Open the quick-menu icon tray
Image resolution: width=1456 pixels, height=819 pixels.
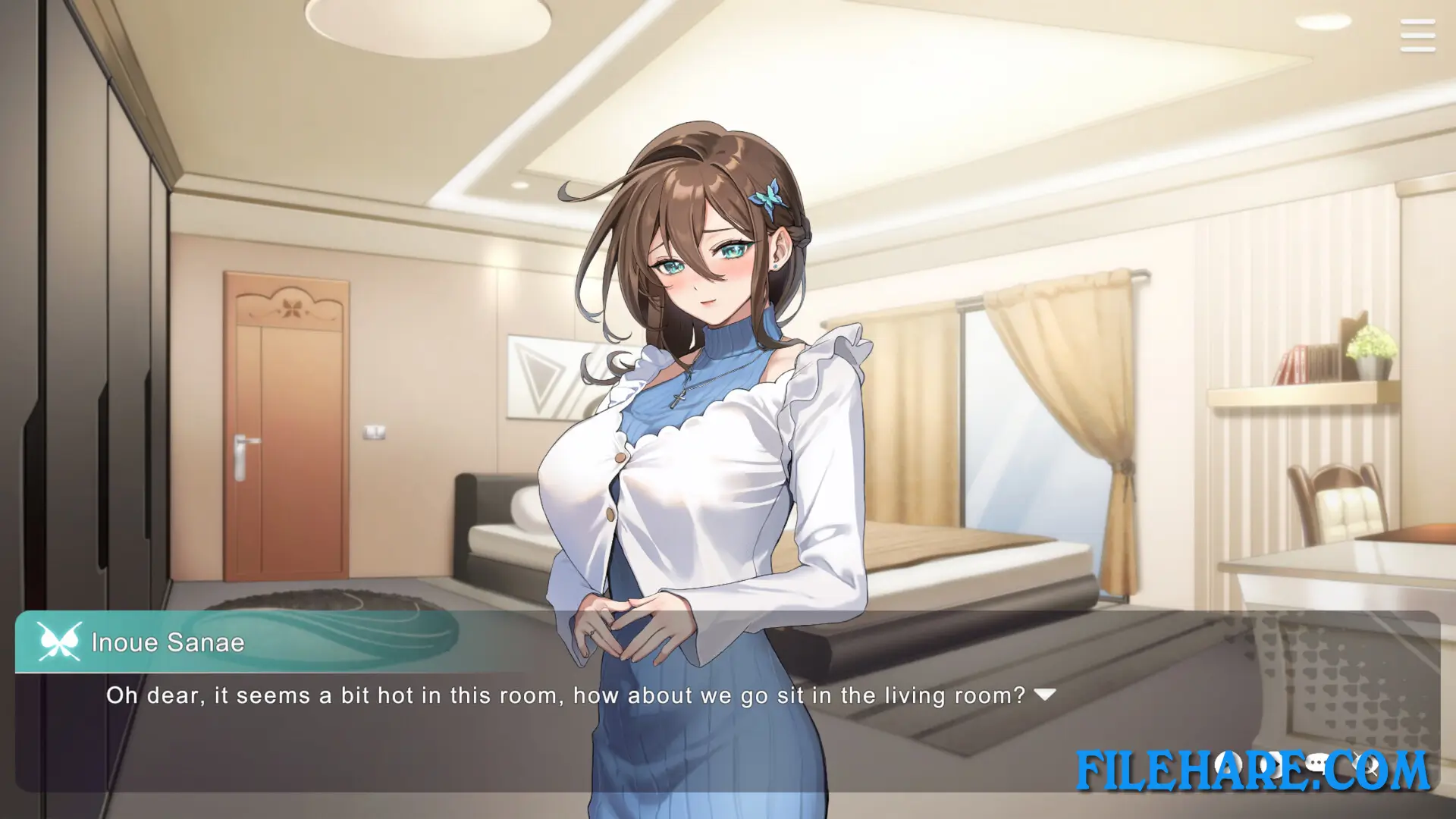tap(1297, 764)
